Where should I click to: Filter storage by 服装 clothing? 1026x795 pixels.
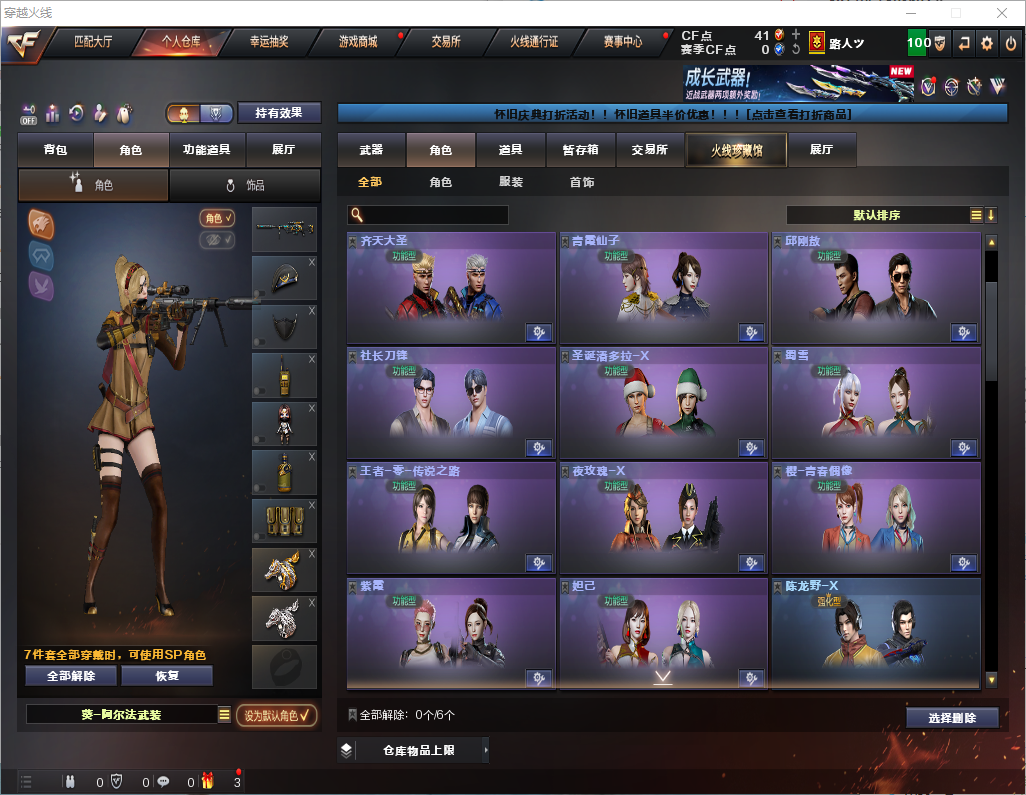click(x=511, y=183)
